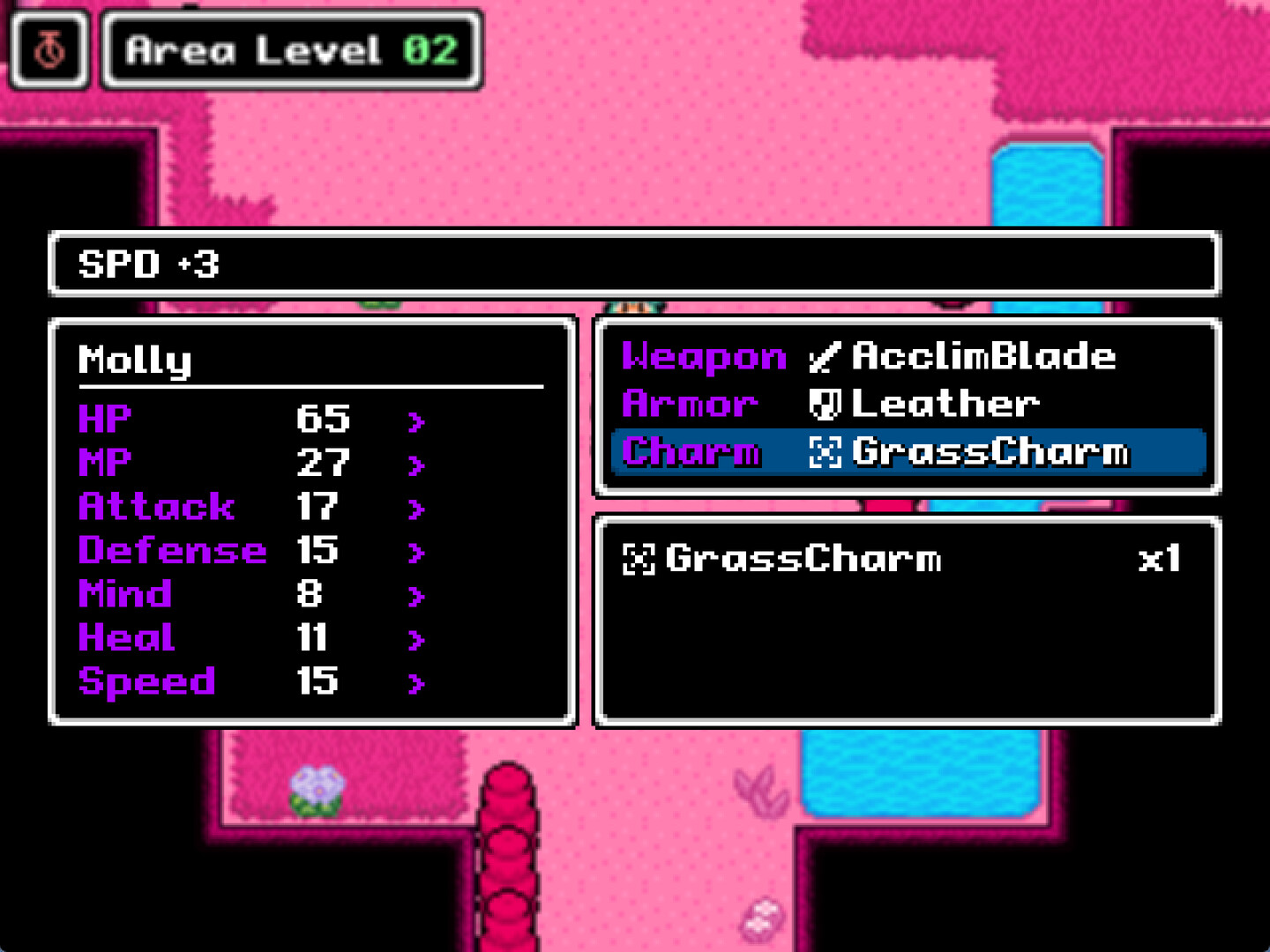1270x952 pixels.
Task: Select Molly's character name header
Action: click(x=134, y=360)
